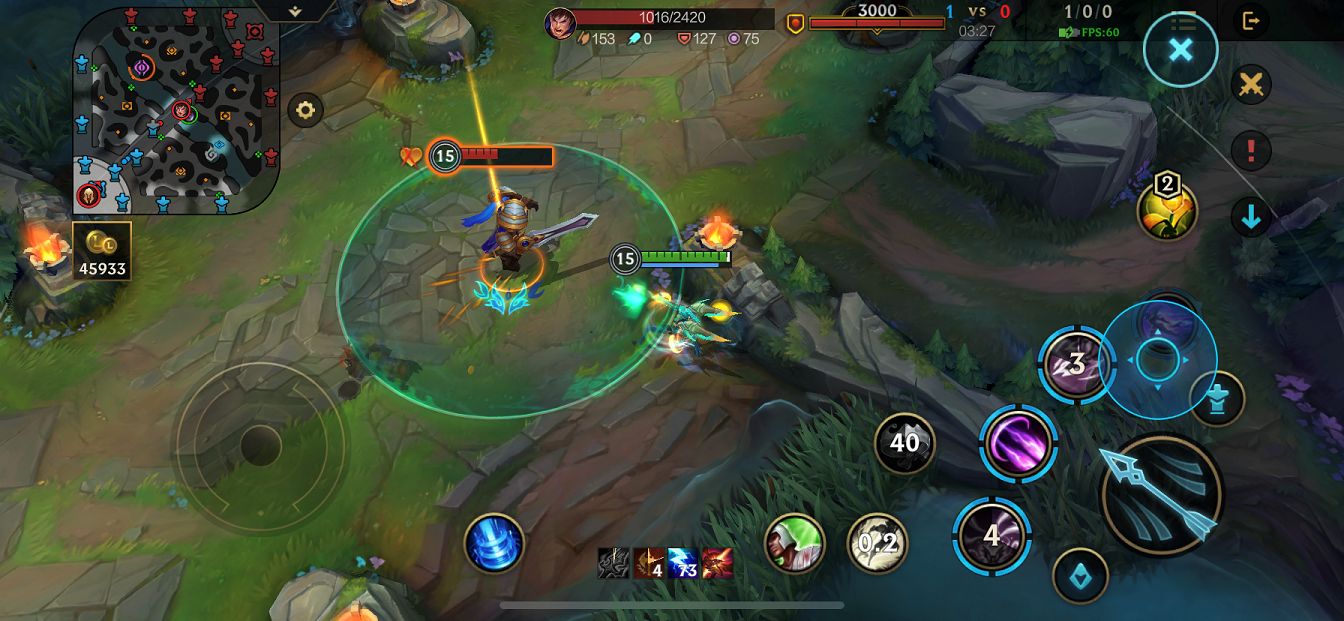The height and width of the screenshot is (621, 1344).
Task: Select the enemy champion portrait at top
Action: [x=560, y=22]
